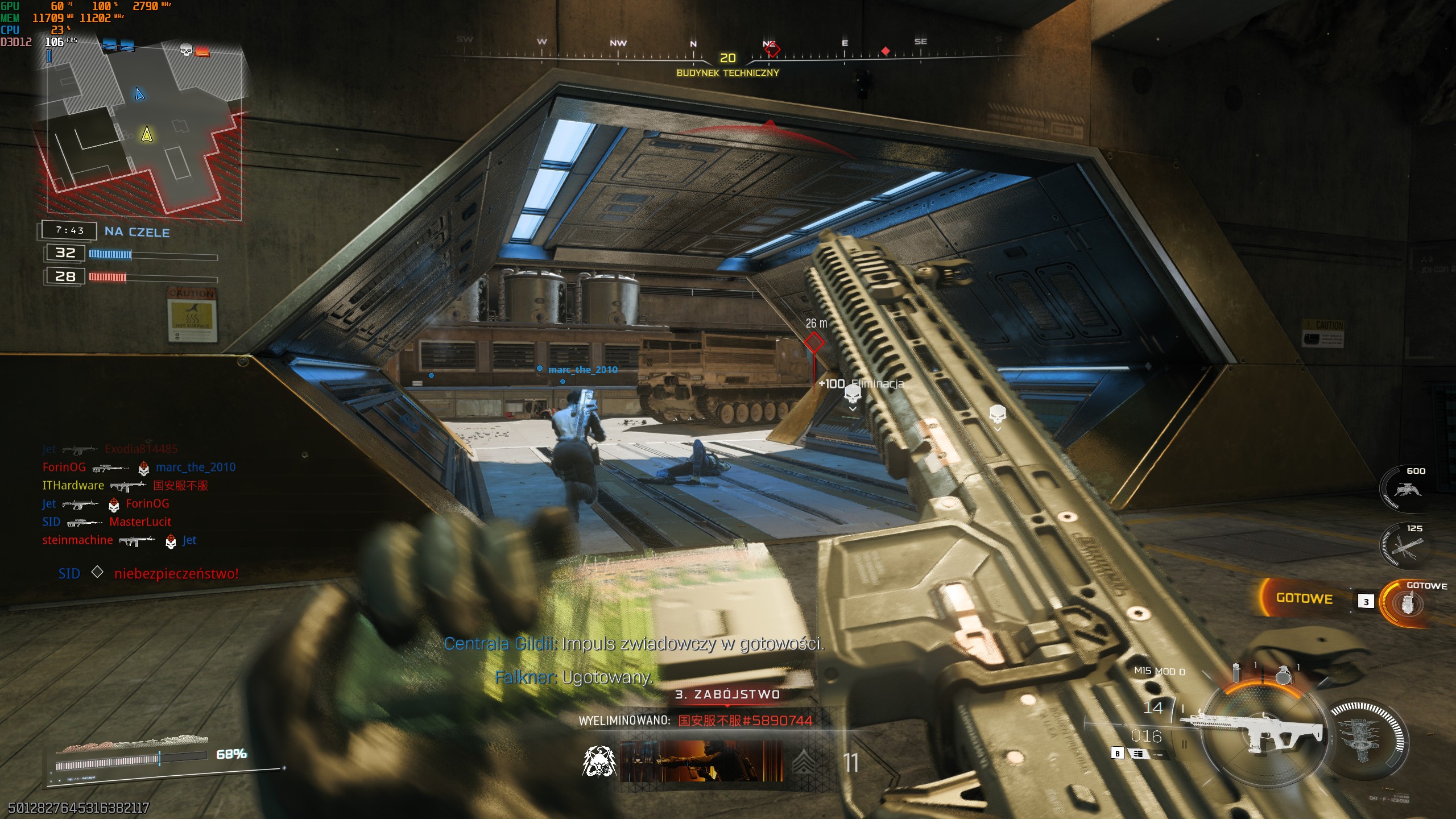The width and height of the screenshot is (1456, 819).
Task: Click the yellow player arrow on minimap
Action: coord(147,134)
